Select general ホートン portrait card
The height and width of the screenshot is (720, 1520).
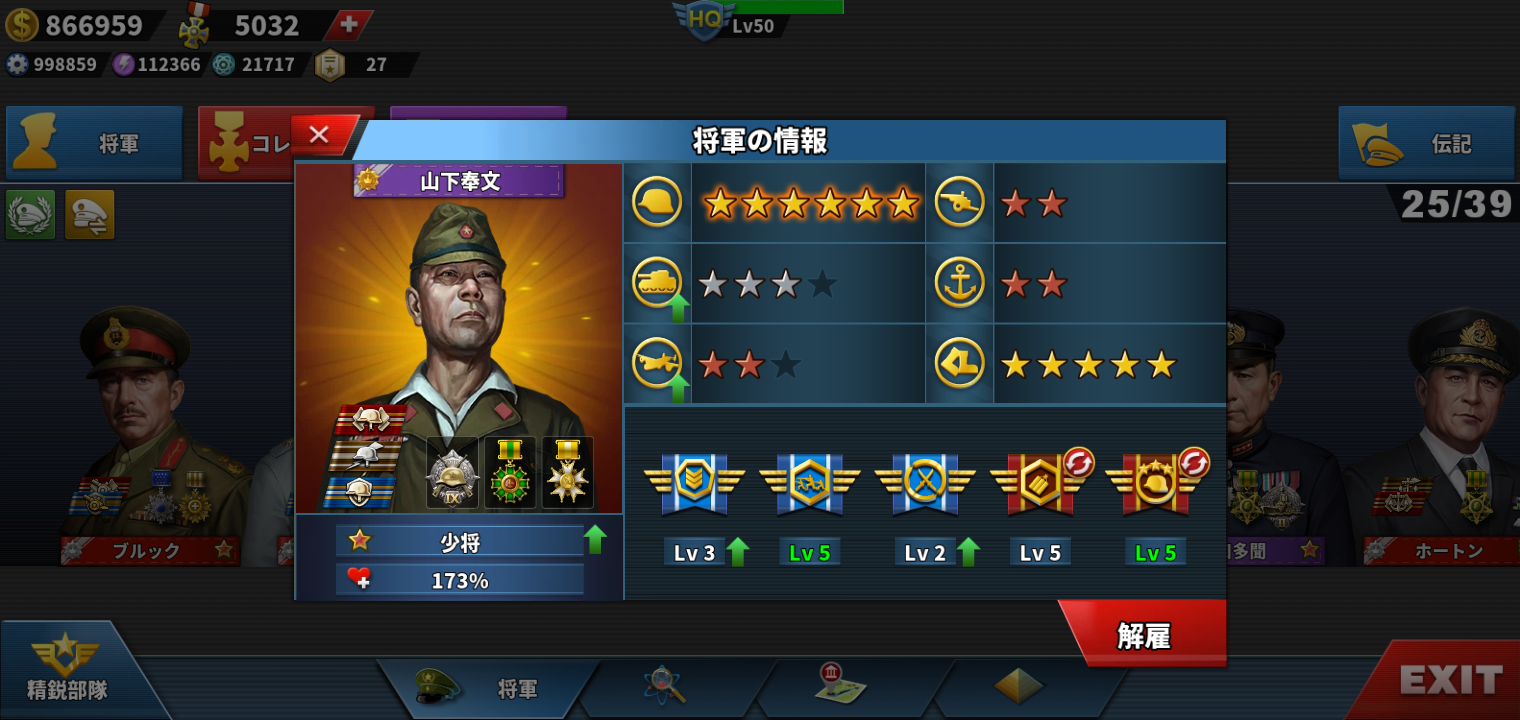click(1450, 440)
